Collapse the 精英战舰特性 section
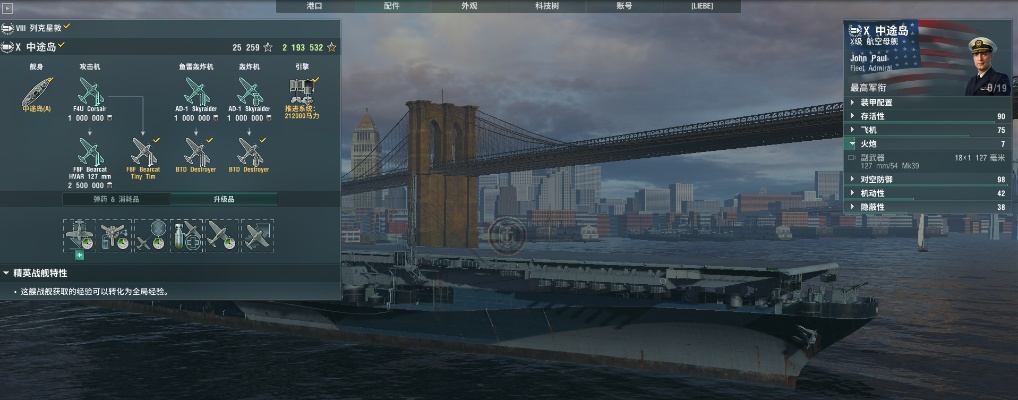This screenshot has width=1018, height=400. pyautogui.click(x=8, y=272)
